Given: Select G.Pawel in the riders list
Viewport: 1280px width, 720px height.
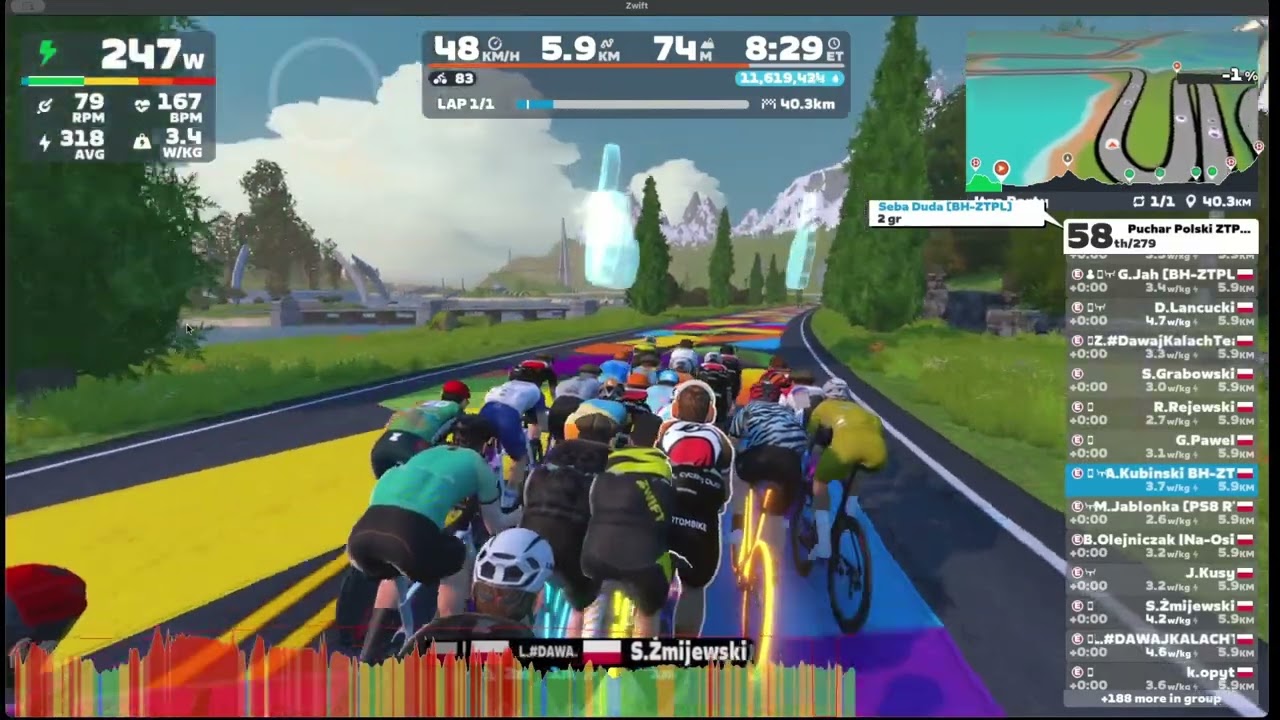Looking at the screenshot, I should click(1160, 446).
